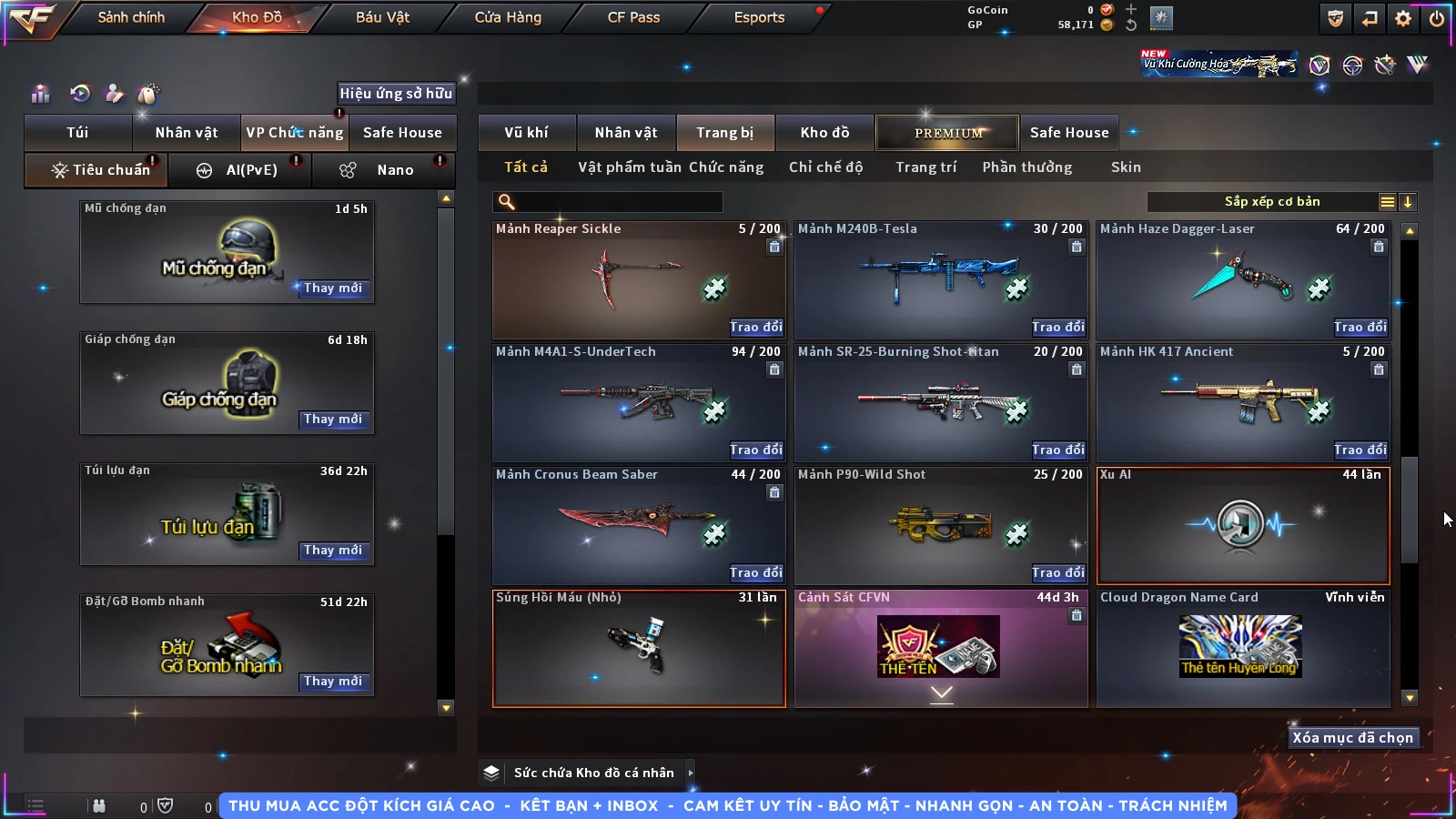This screenshot has width=1456, height=819.
Task: Go to the Cửa Hàng shop
Action: coord(508,17)
